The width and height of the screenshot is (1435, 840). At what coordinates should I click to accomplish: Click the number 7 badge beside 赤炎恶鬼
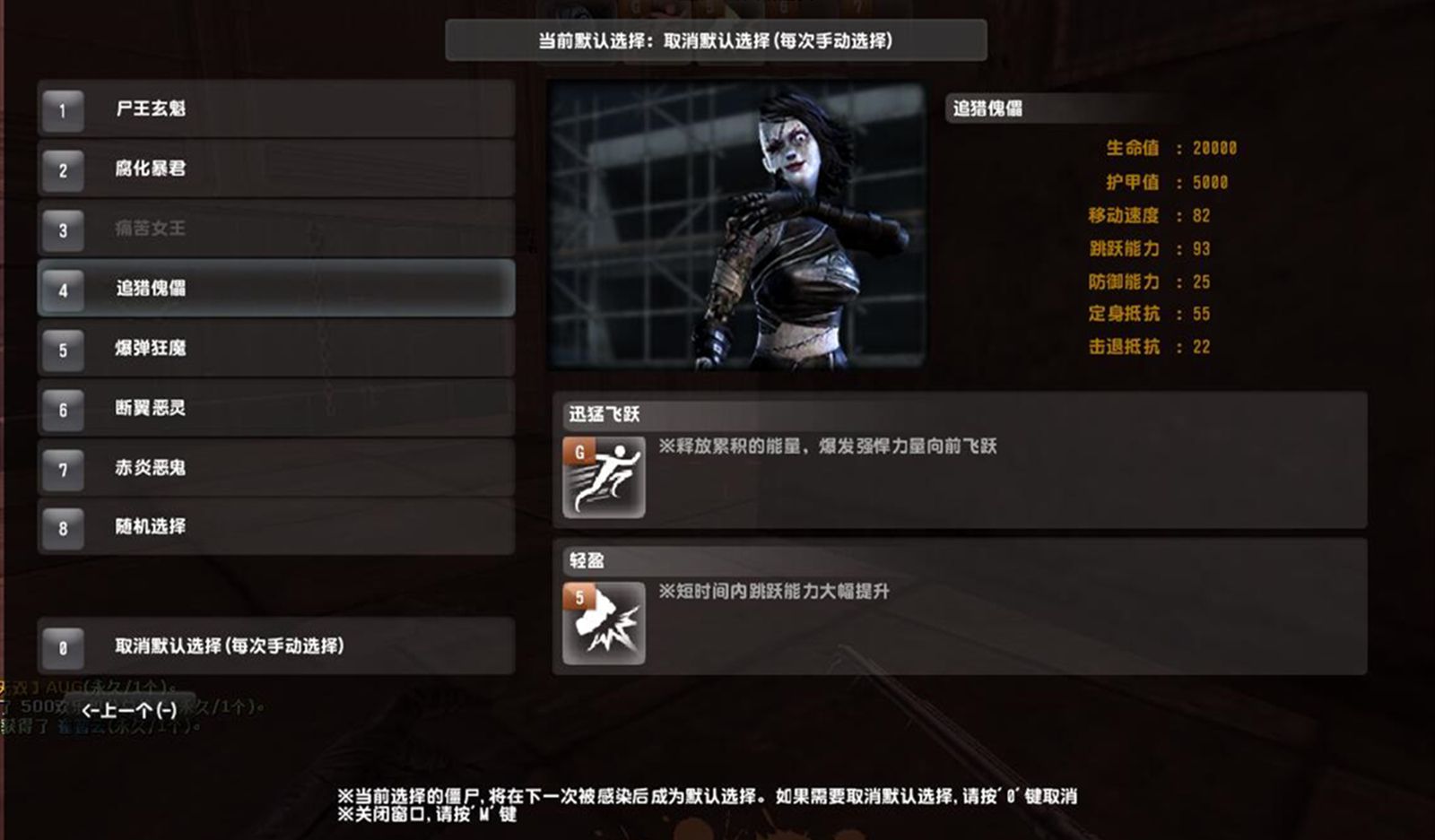61,469
